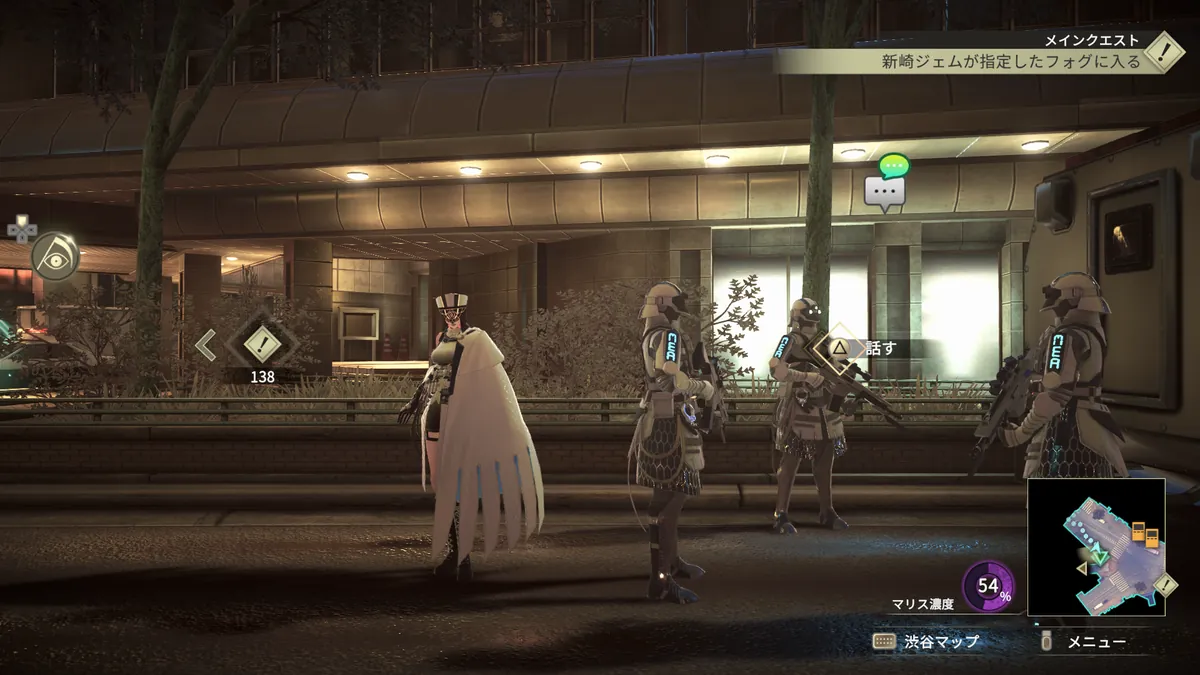1200x675 pixels.
Task: Open the minimap
Action: click(1096, 546)
